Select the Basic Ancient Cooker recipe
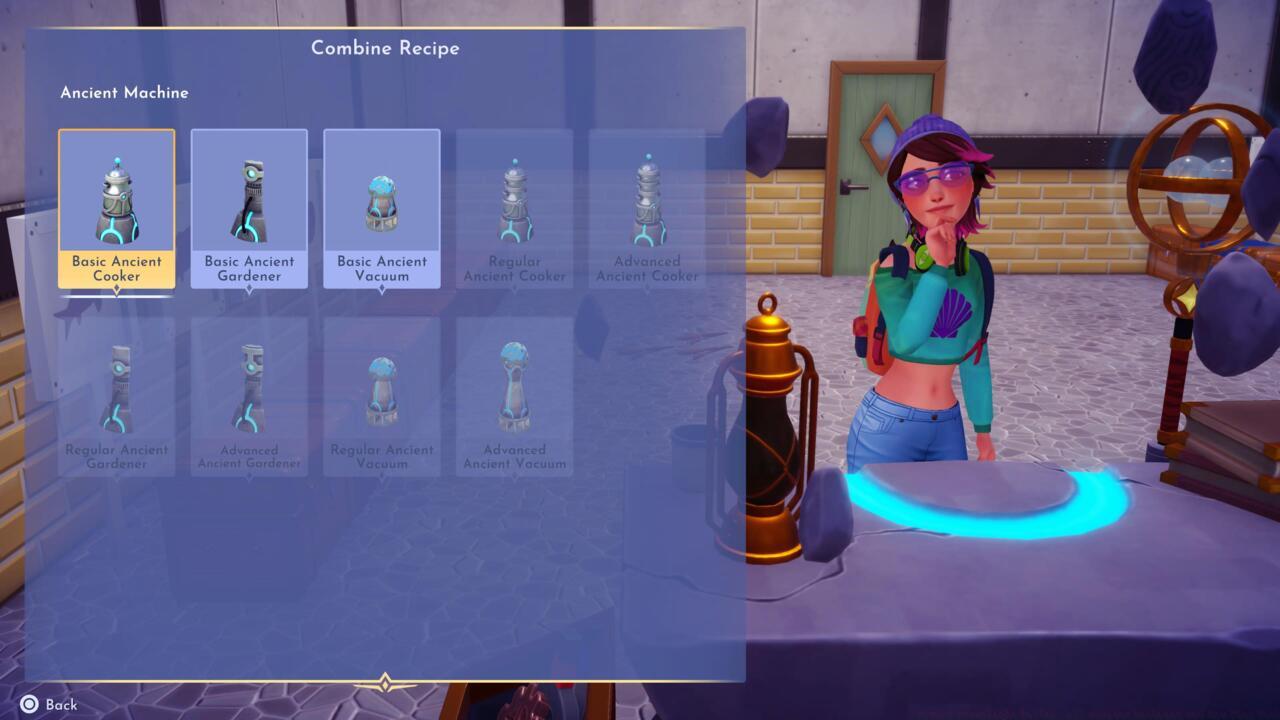Viewport: 1280px width, 720px height. point(116,208)
